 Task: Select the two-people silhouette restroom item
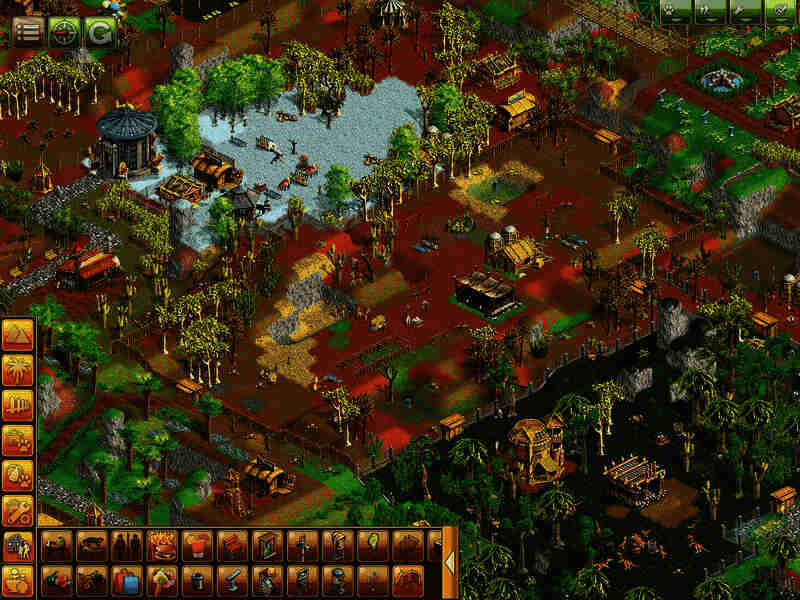[126, 546]
